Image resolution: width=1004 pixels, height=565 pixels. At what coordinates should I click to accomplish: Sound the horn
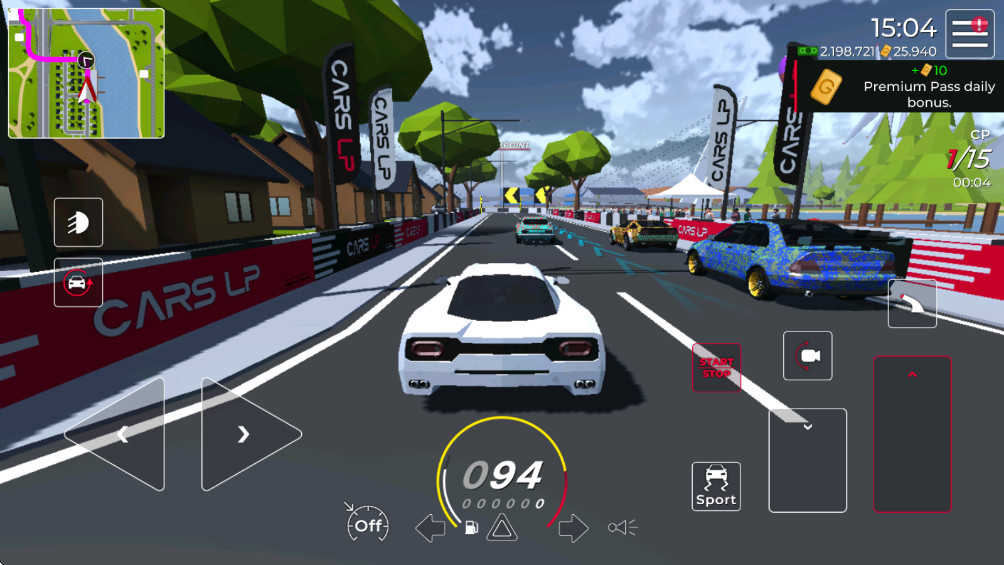(621, 528)
